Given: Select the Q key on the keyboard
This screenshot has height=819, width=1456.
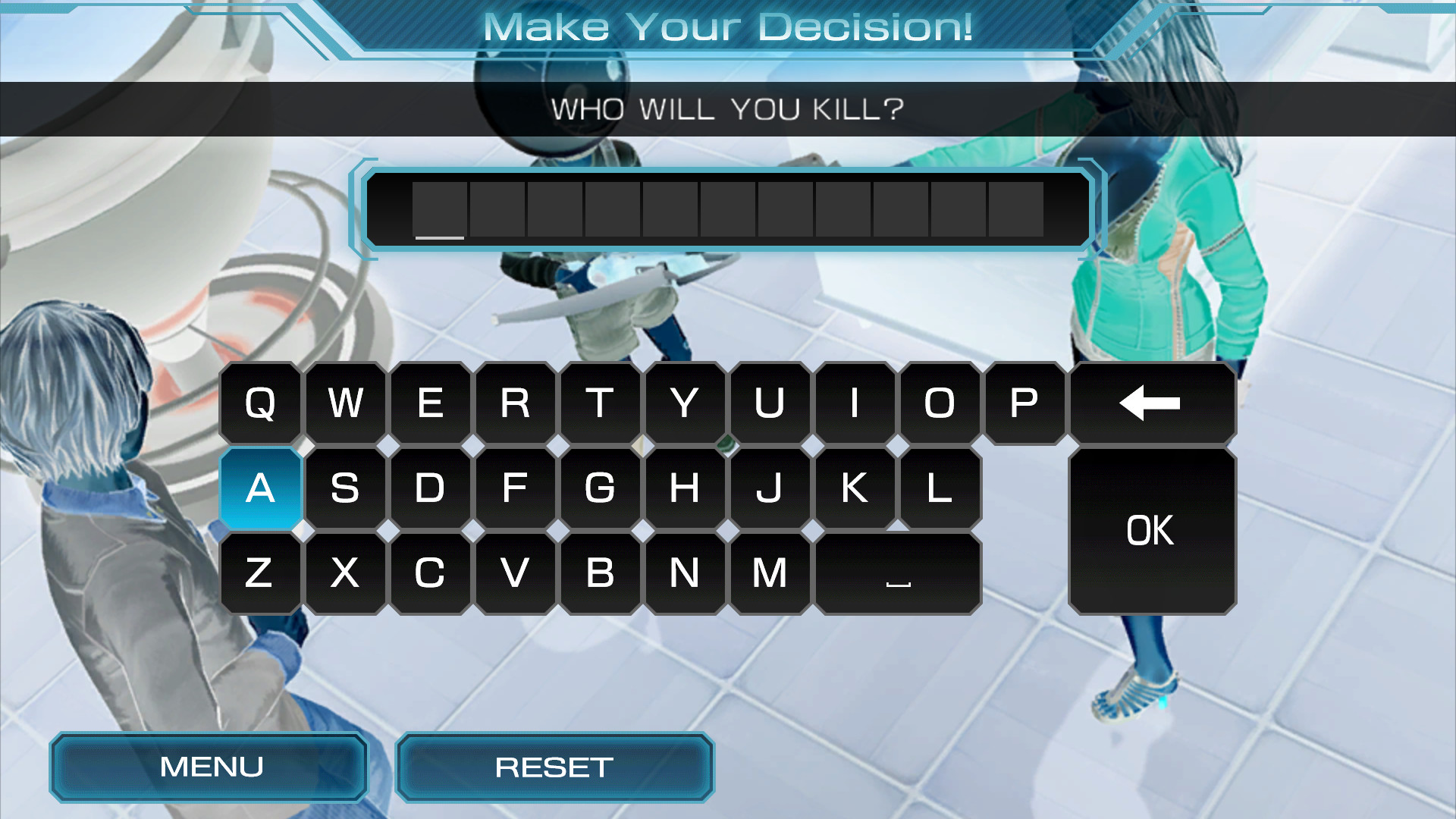Looking at the screenshot, I should point(260,404).
